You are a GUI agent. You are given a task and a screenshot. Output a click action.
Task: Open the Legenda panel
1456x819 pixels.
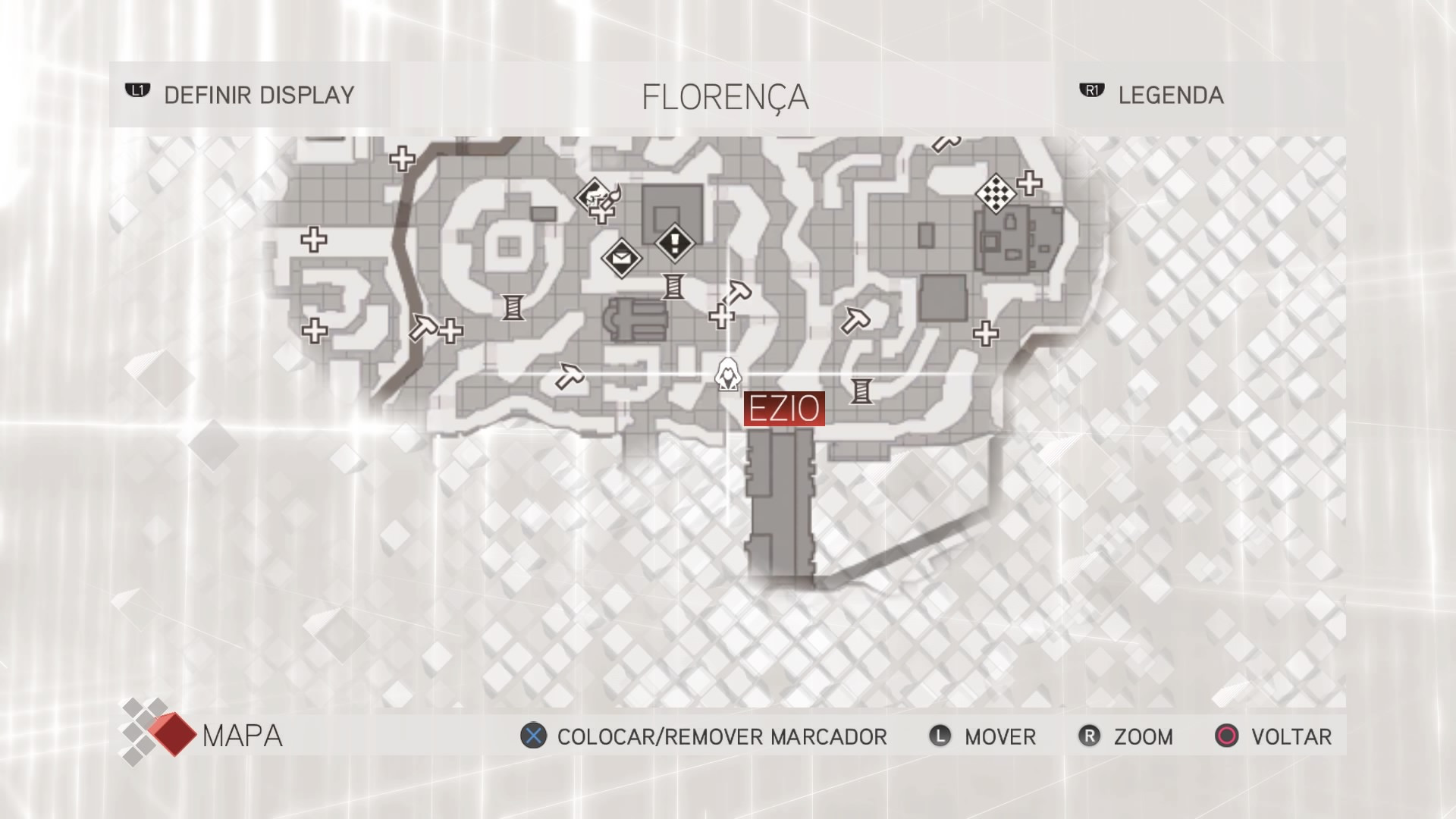pos(1169,96)
